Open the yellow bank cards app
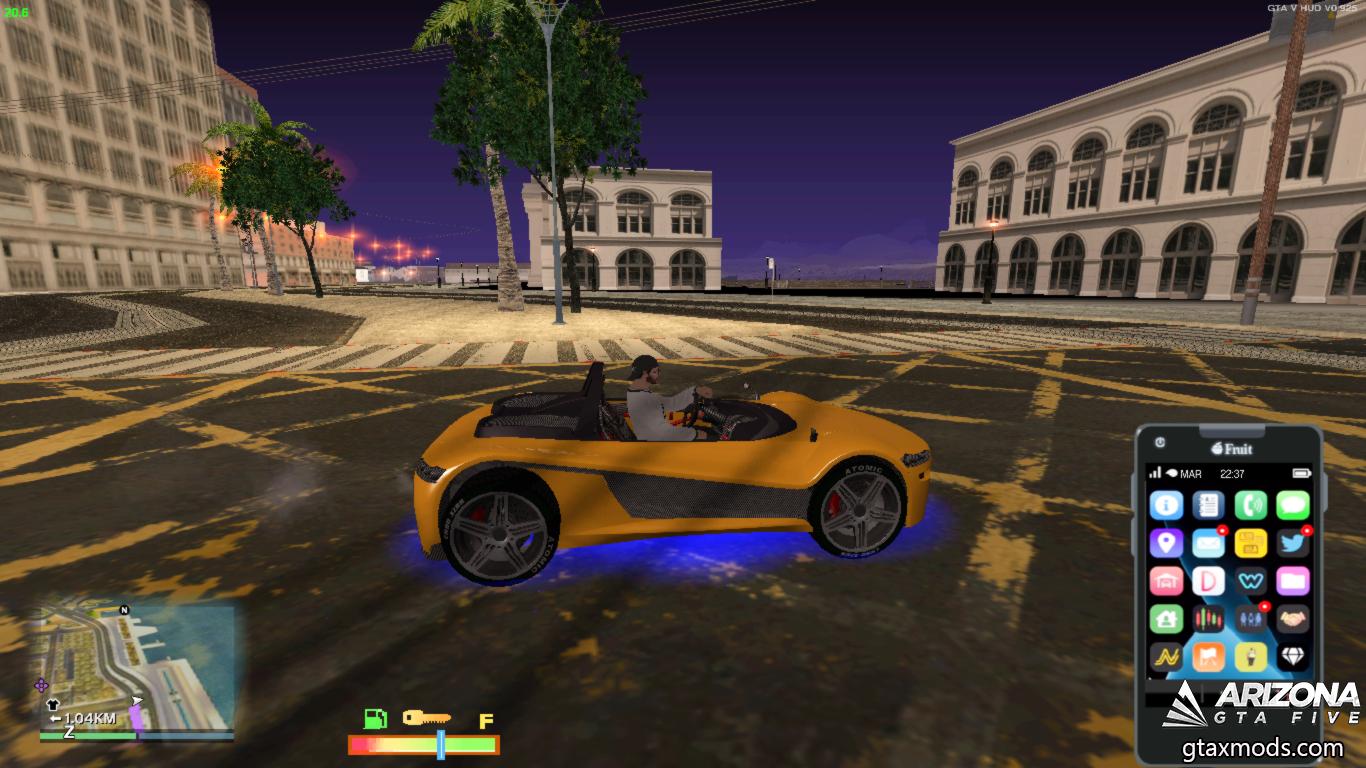 pyautogui.click(x=1250, y=543)
